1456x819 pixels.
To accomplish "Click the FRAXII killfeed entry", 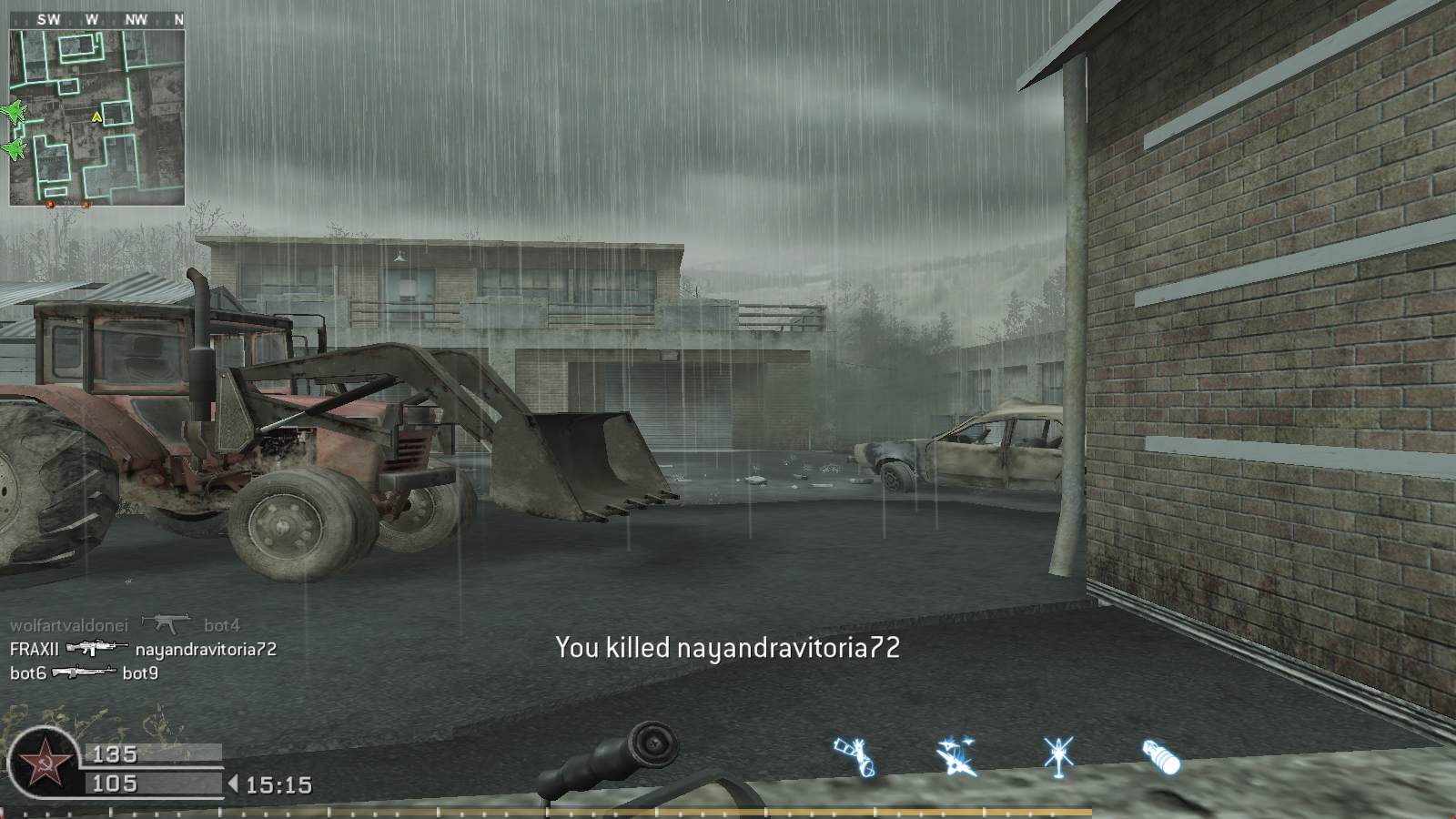I will (x=35, y=651).
